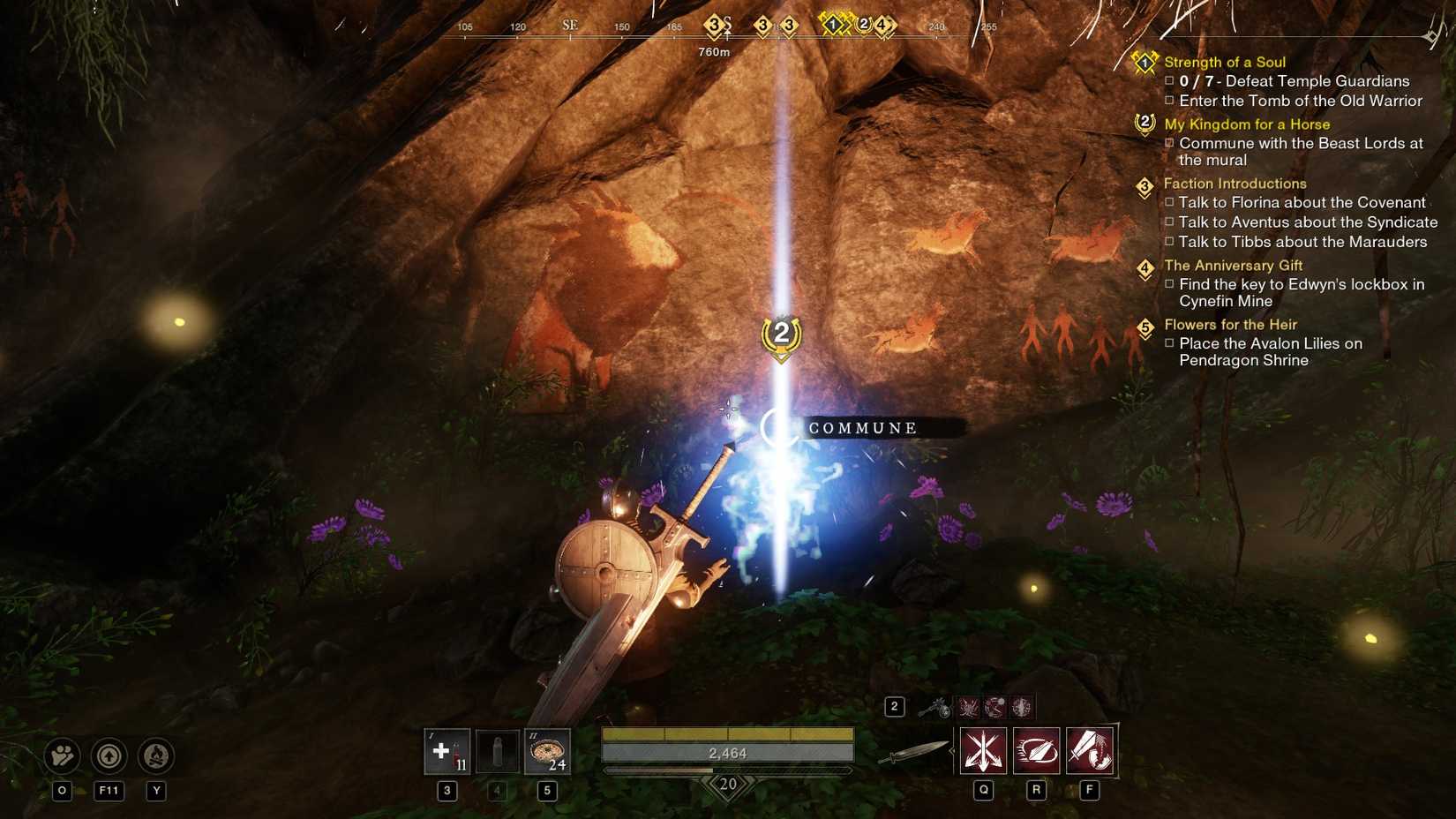Select The Anniversary Gift quest title

pyautogui.click(x=1232, y=265)
